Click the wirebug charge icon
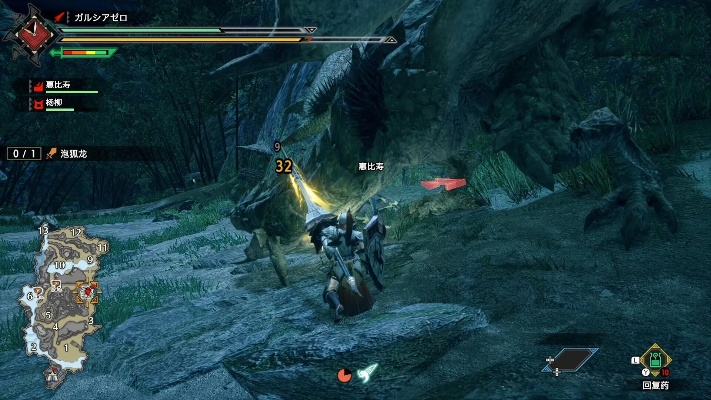This screenshot has width=711, height=400. (367, 374)
